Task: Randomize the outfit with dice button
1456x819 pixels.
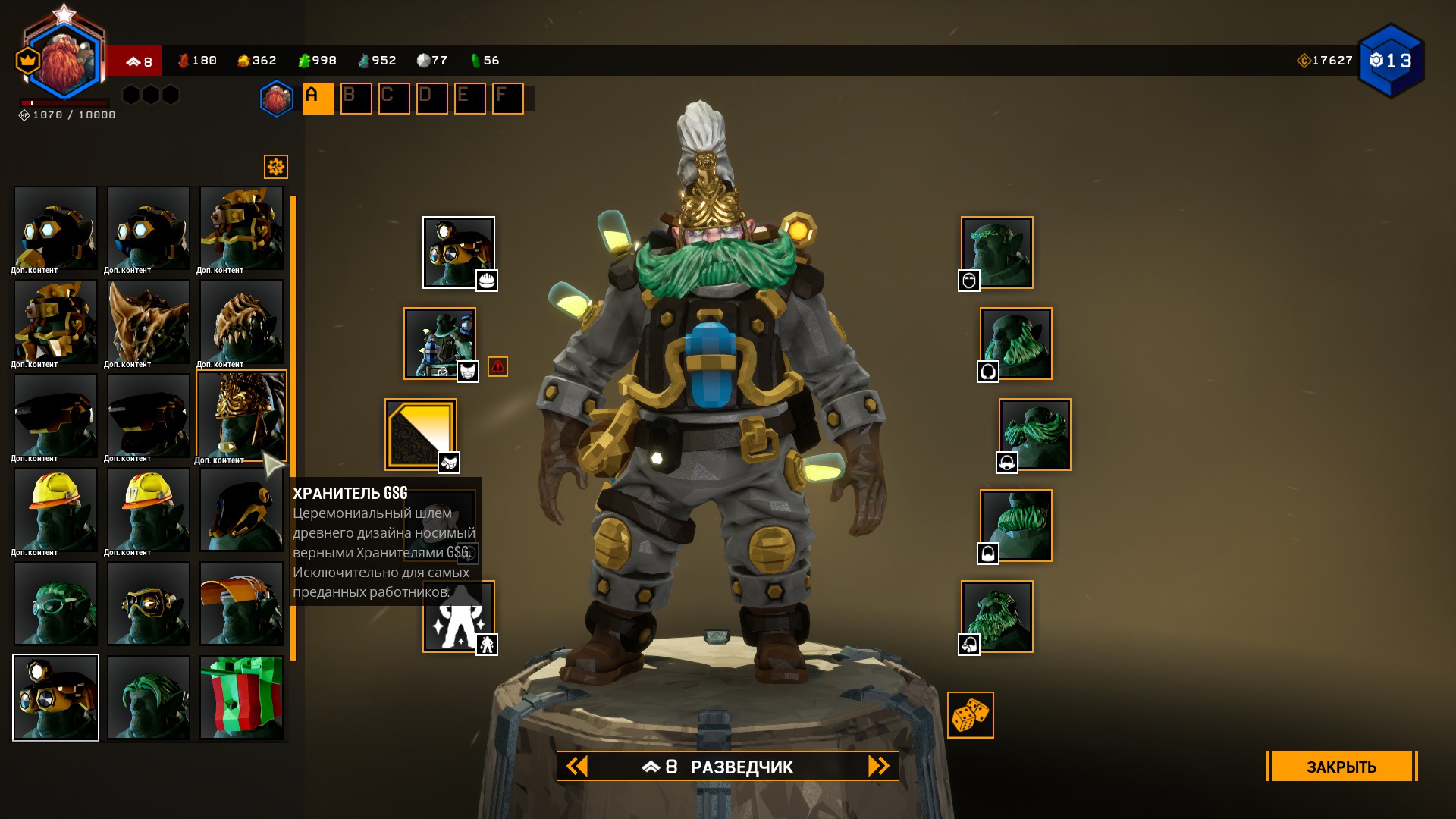Action: click(x=970, y=715)
